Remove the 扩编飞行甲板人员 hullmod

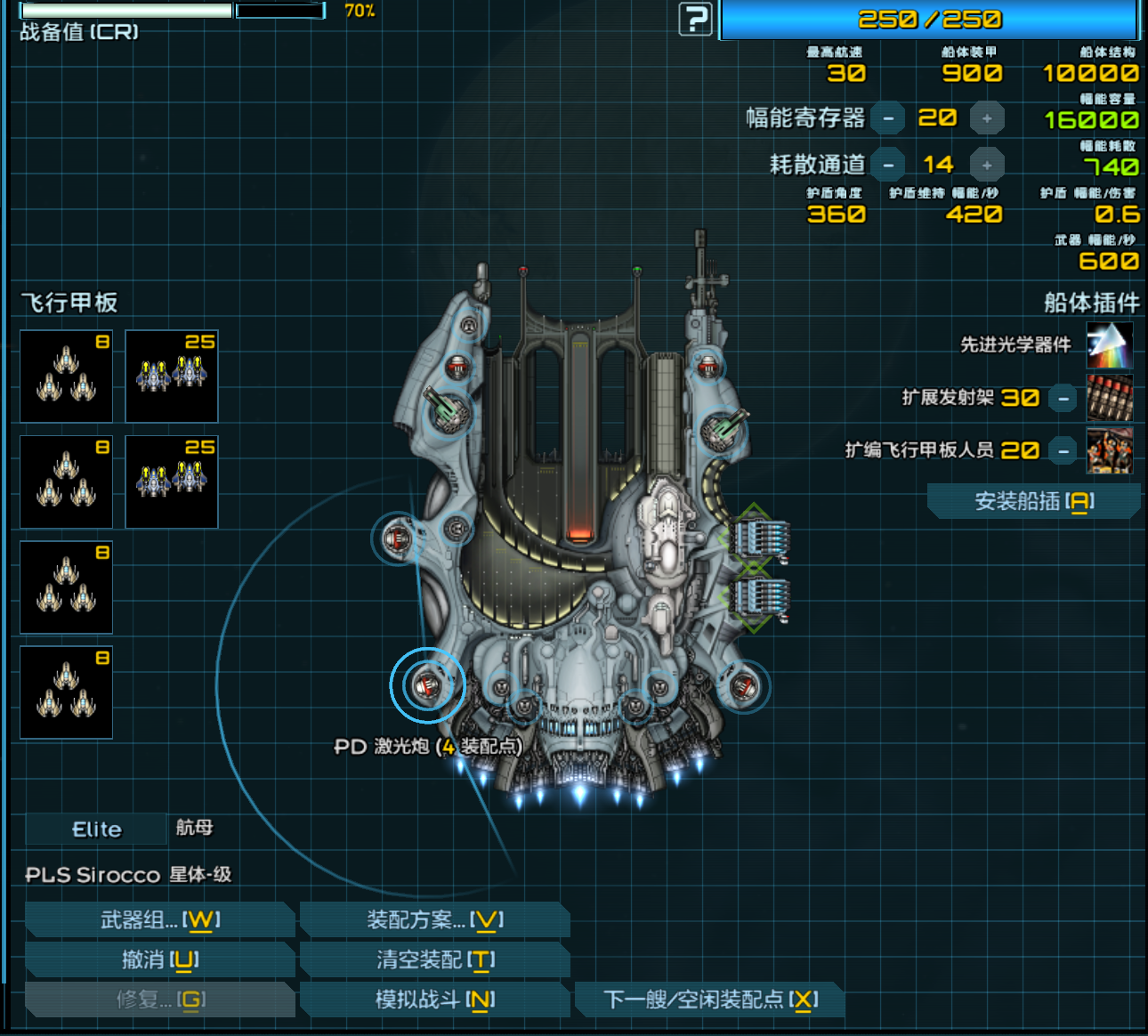click(x=1063, y=450)
